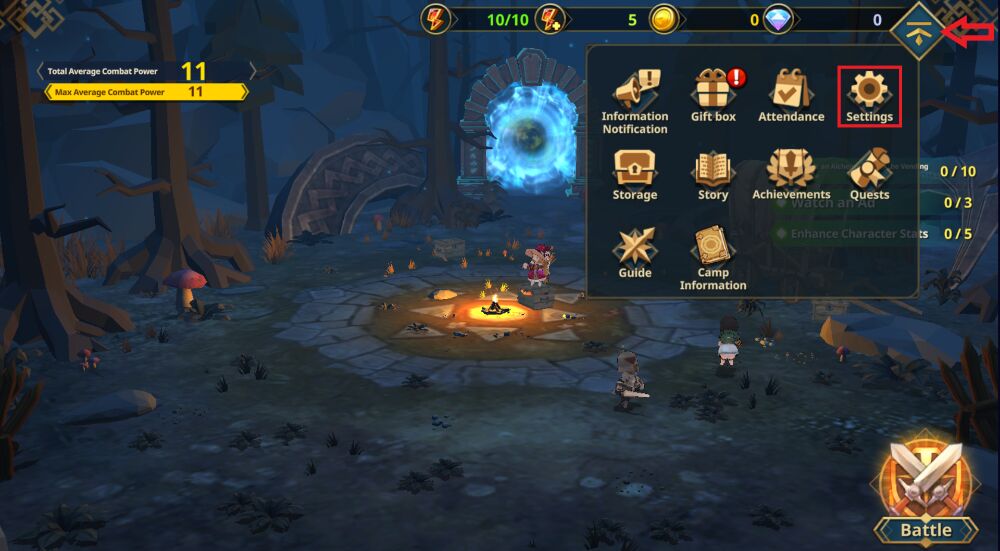Open Information Notification
Screen dimensions: 1000x551
(635, 100)
